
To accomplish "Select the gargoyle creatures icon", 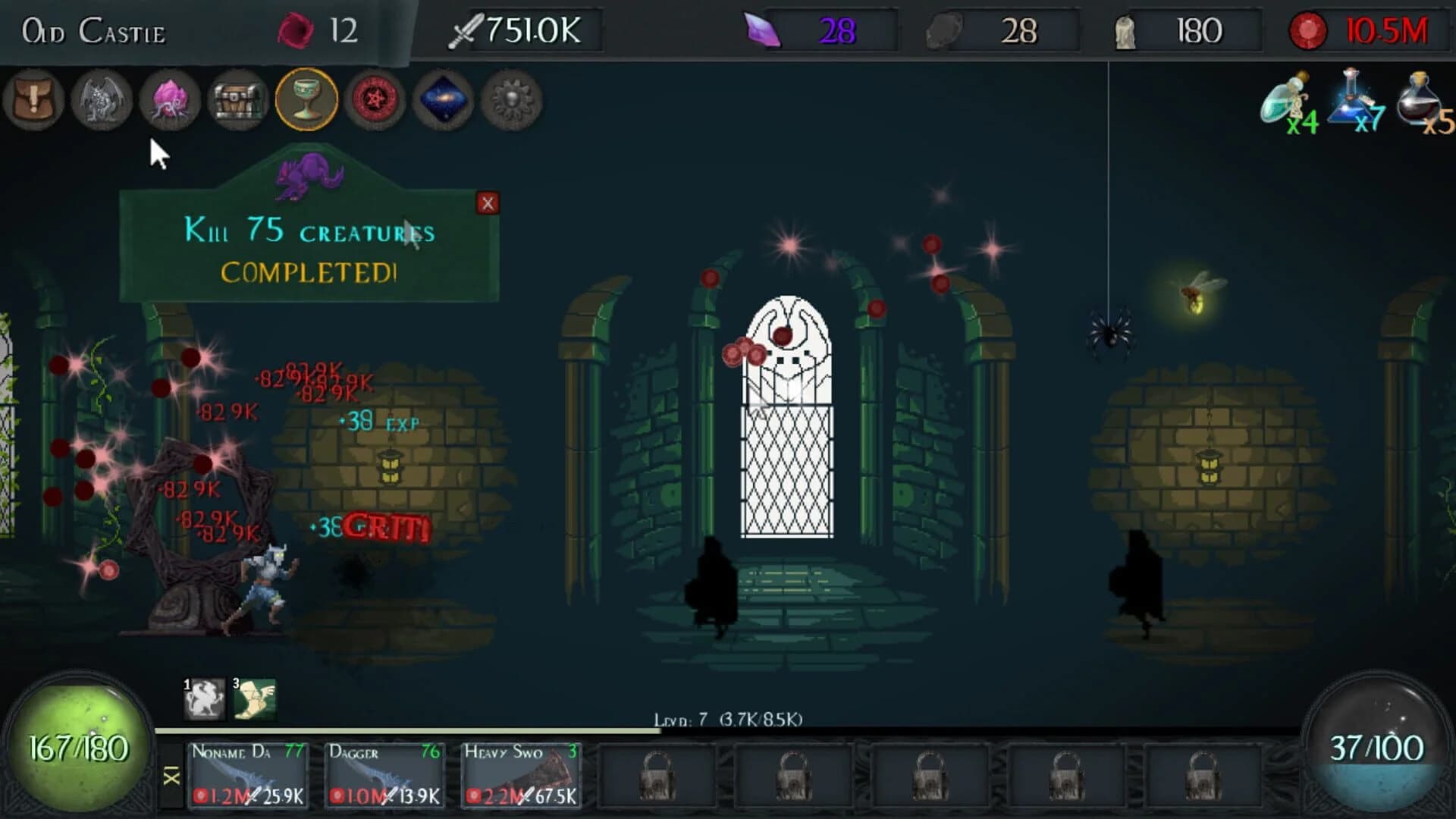I will pyautogui.click(x=102, y=101).
